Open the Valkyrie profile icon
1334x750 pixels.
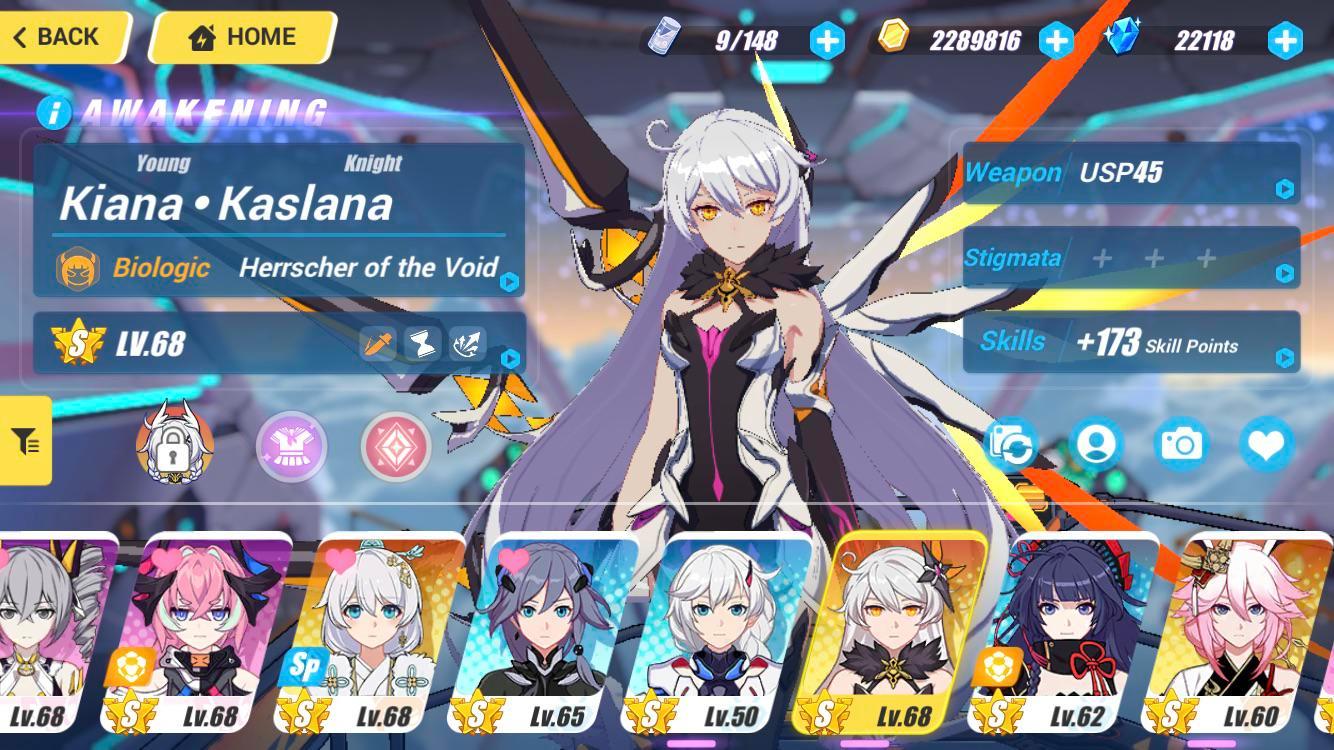(x=1096, y=446)
